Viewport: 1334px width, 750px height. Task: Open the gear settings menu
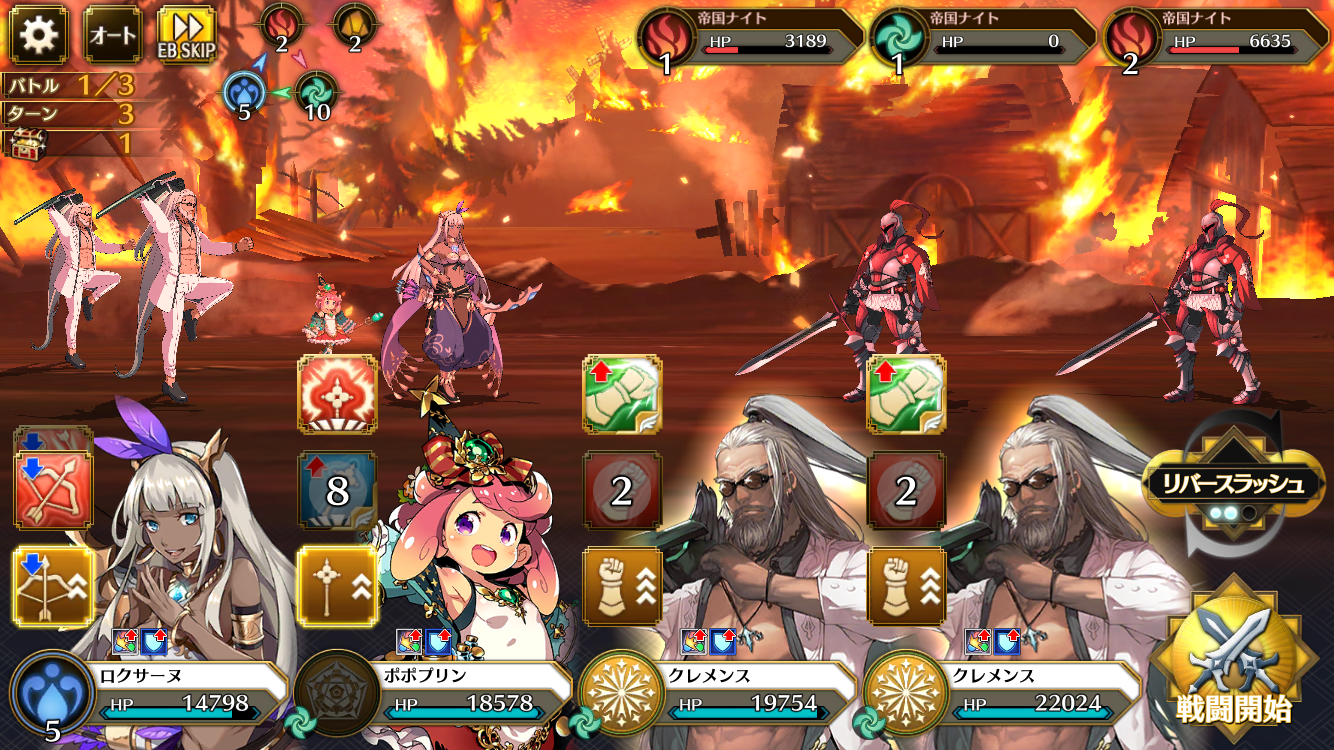point(38,34)
